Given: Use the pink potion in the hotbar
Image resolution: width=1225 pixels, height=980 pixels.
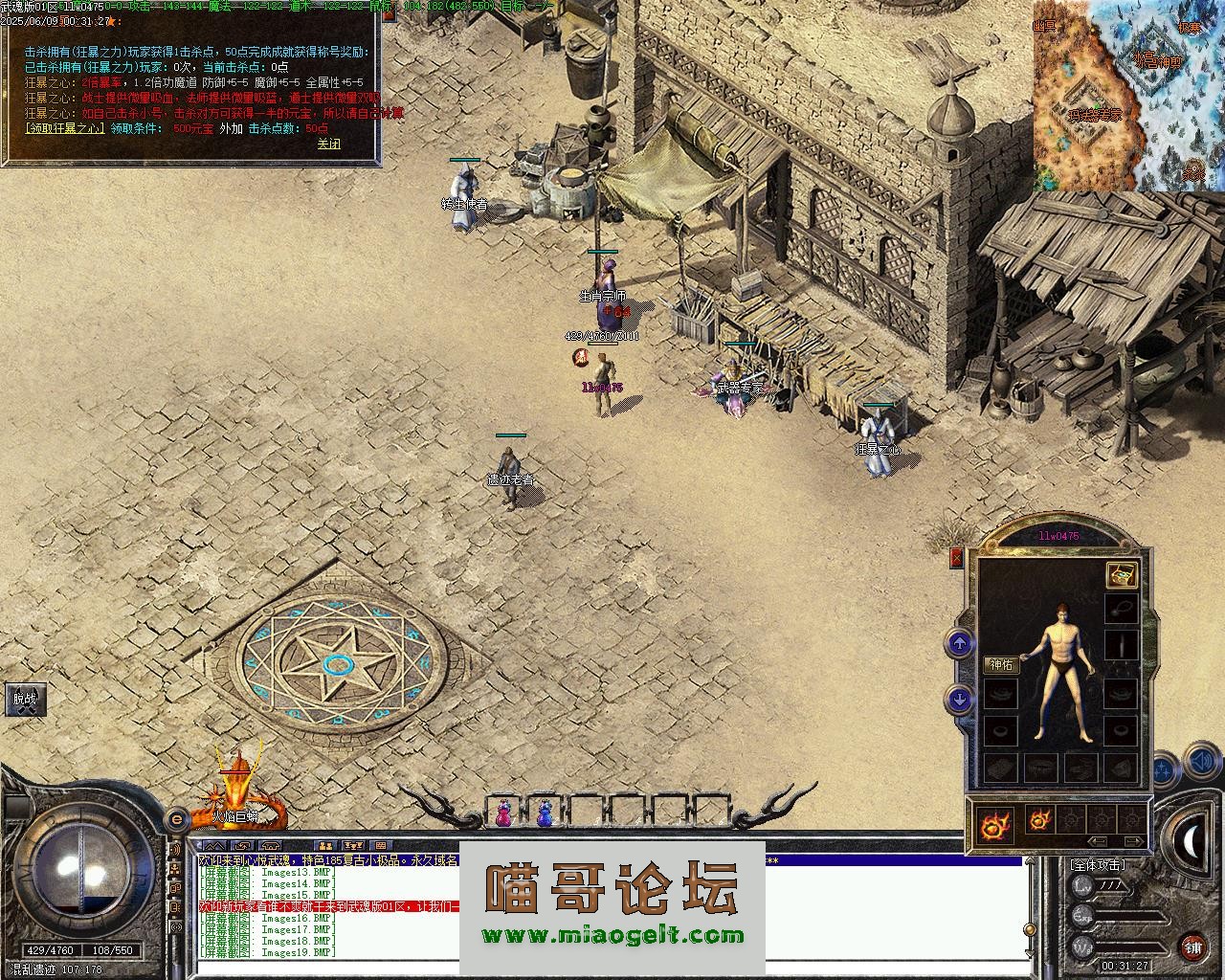Looking at the screenshot, I should click(502, 813).
